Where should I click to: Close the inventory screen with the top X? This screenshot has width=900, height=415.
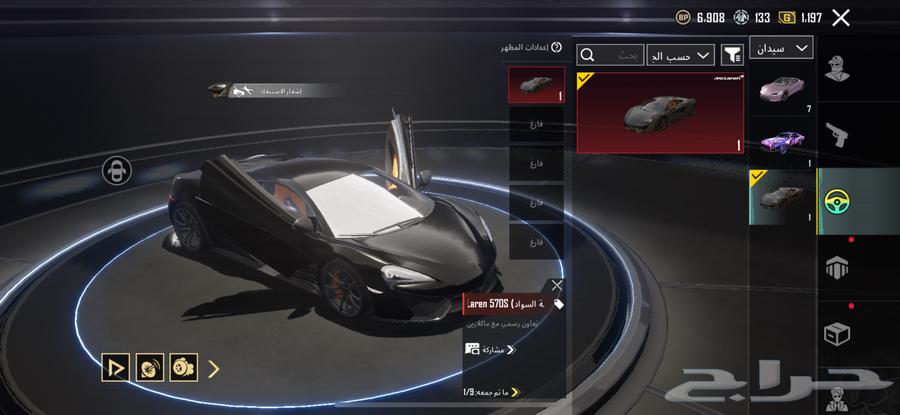tap(841, 17)
